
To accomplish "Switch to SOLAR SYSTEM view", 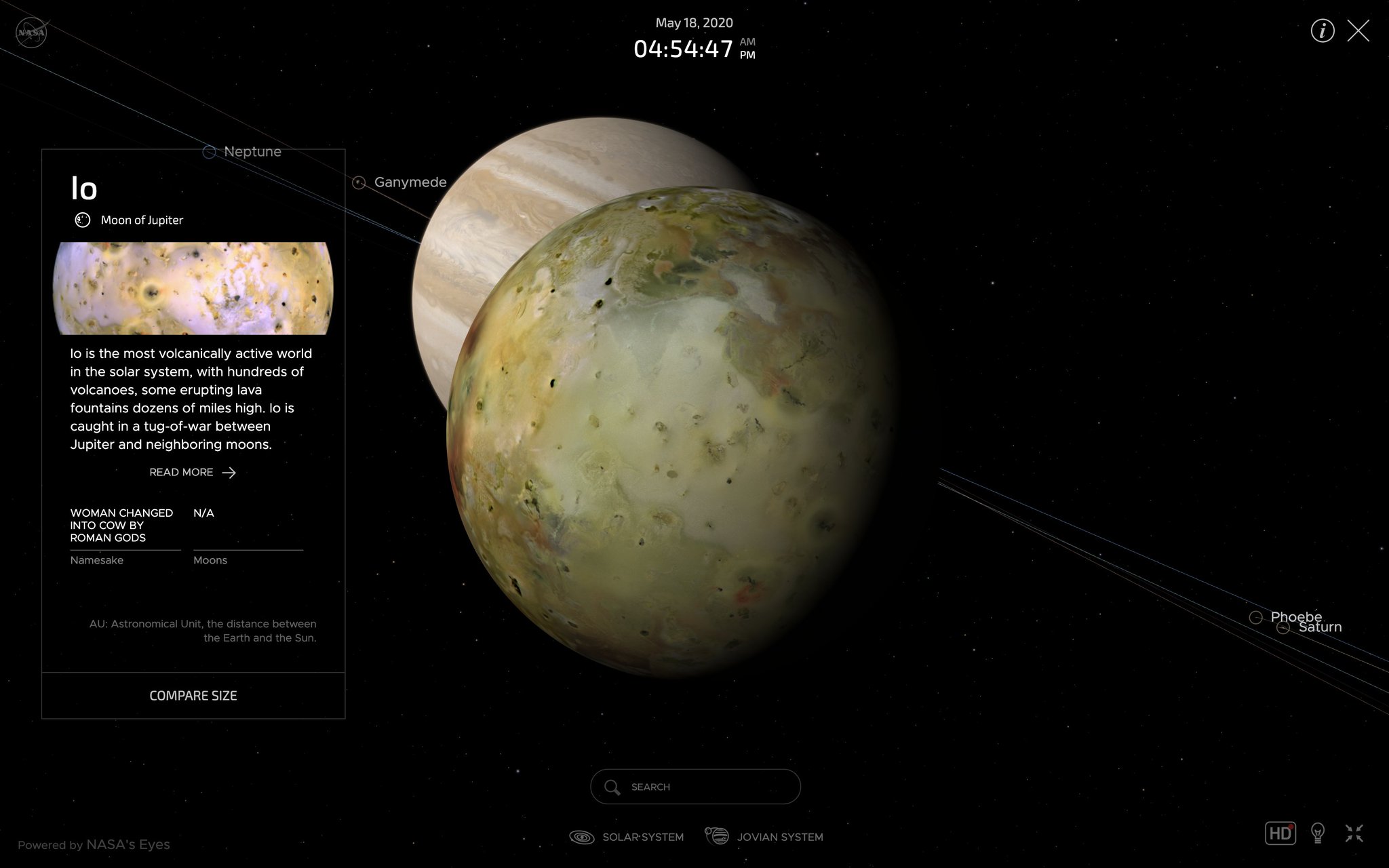I will click(x=642, y=837).
